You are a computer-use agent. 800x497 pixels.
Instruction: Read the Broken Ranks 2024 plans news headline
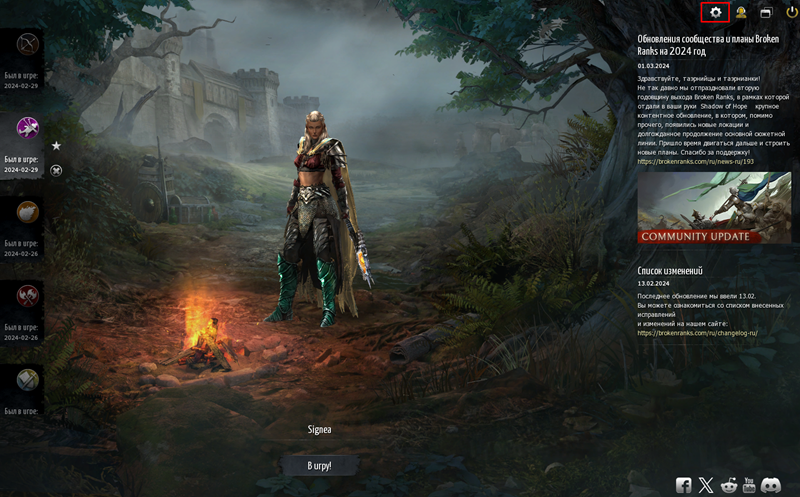(708, 45)
